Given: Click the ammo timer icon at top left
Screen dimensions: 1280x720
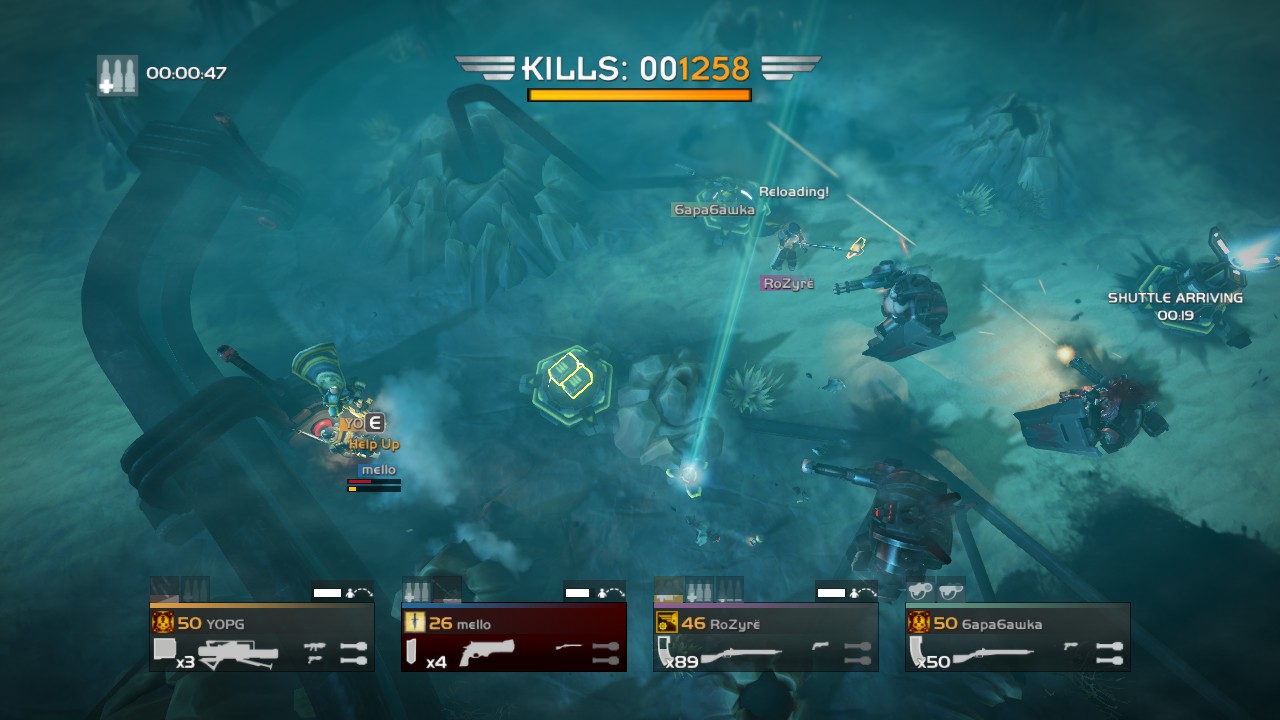Looking at the screenshot, I should tap(117, 70).
